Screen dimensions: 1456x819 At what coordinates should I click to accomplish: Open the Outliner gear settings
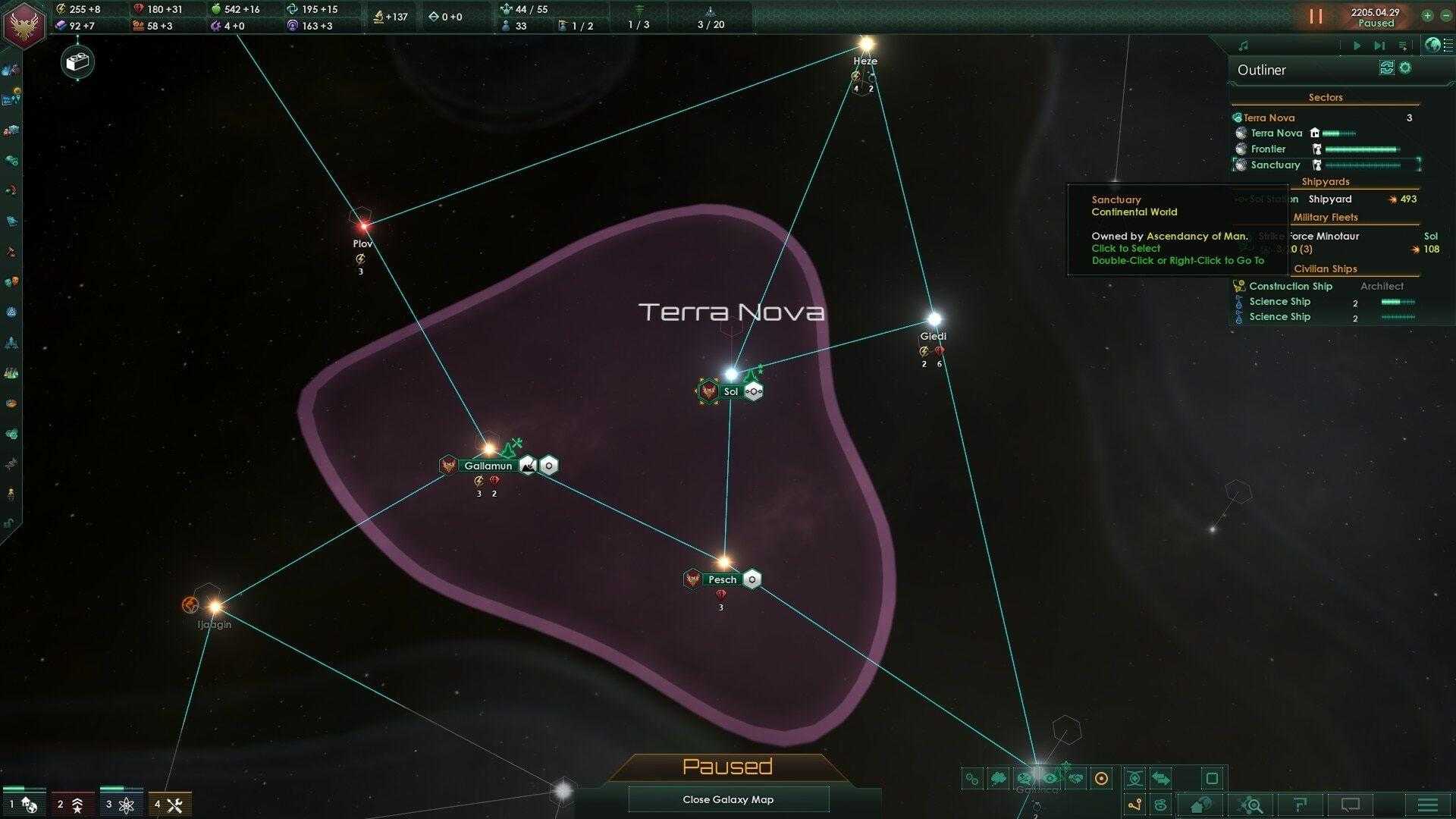point(1405,68)
